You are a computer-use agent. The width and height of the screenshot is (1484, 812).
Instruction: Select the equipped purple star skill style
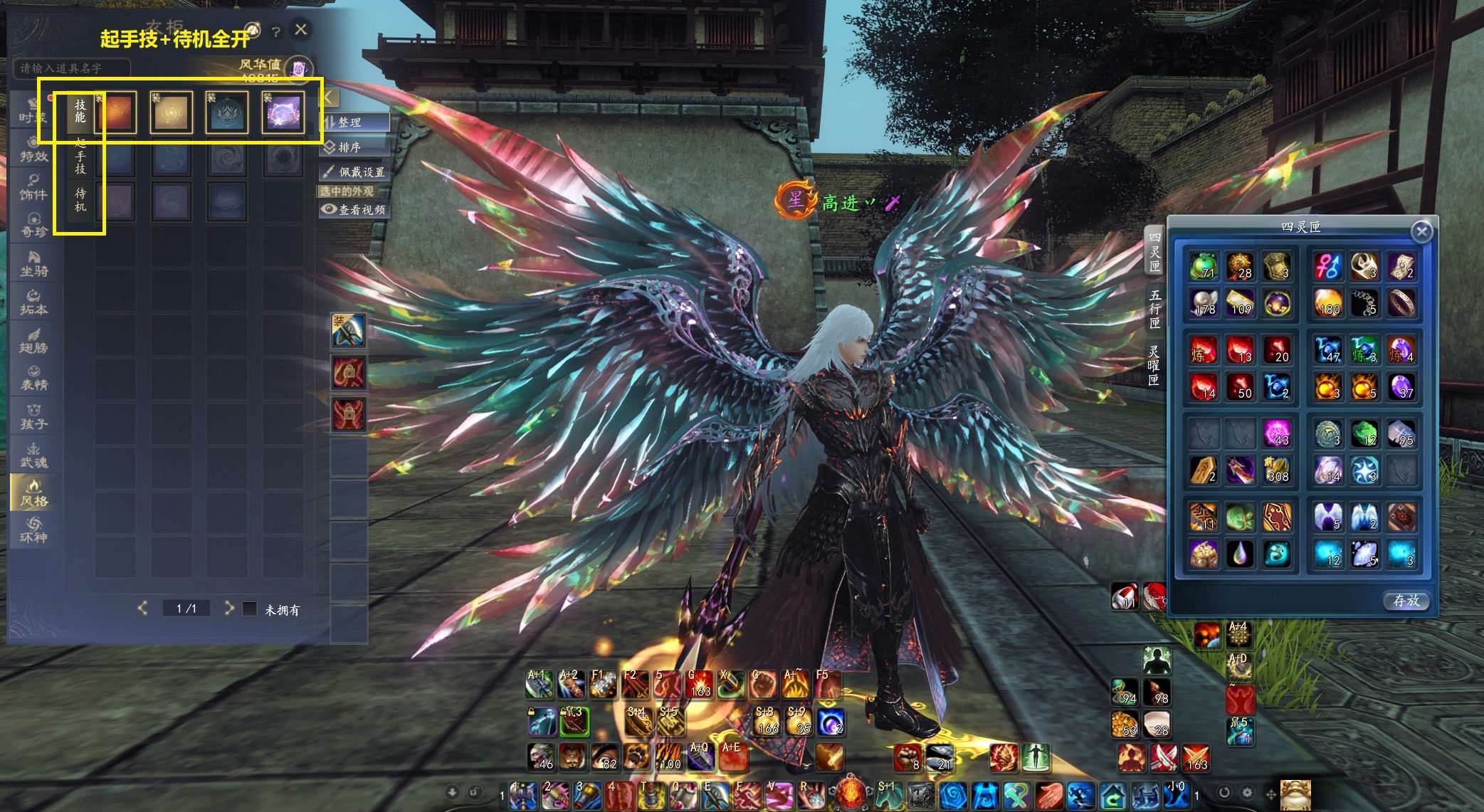(x=283, y=112)
